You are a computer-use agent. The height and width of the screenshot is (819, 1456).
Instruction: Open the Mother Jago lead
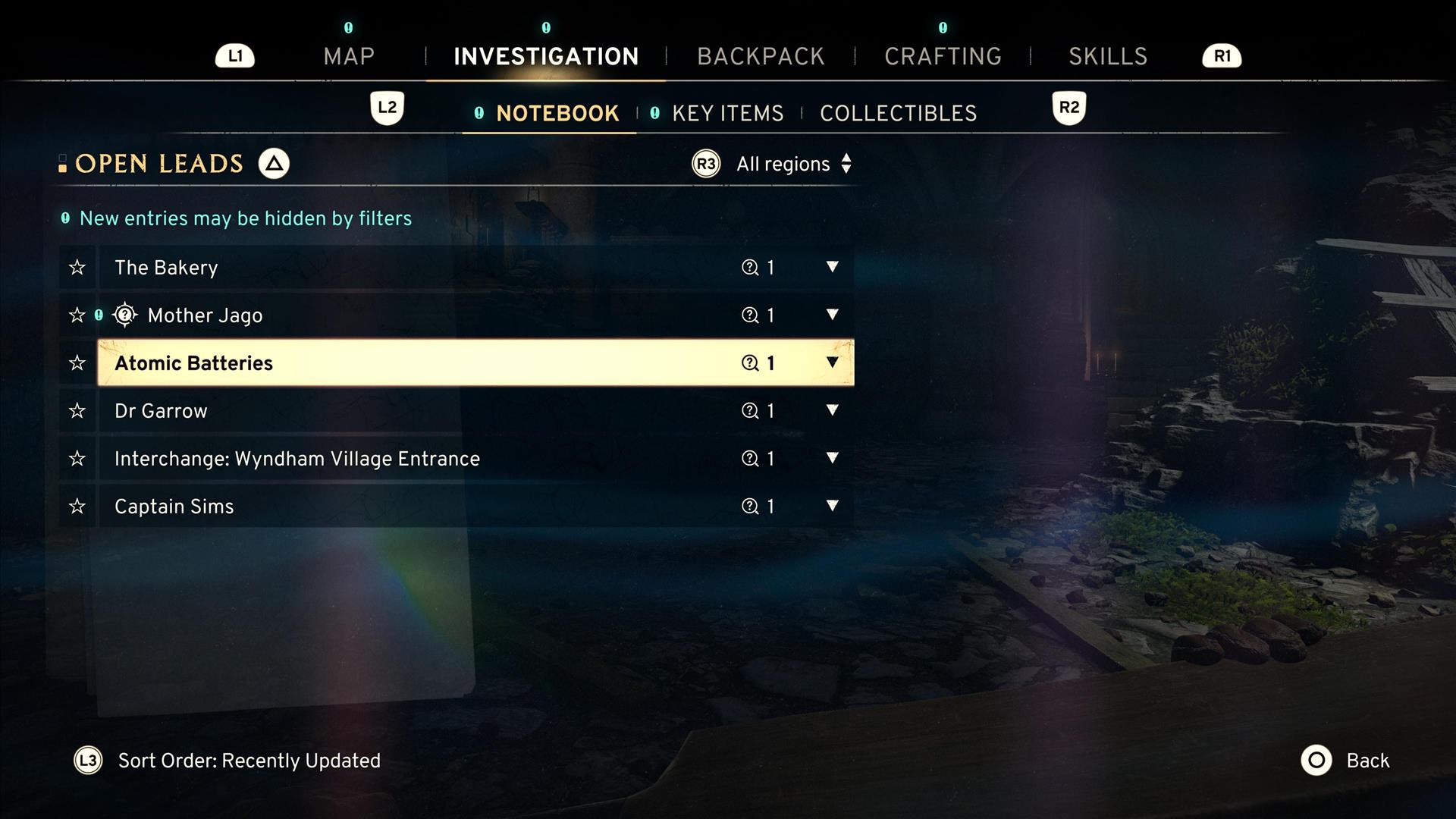pyautogui.click(x=205, y=315)
